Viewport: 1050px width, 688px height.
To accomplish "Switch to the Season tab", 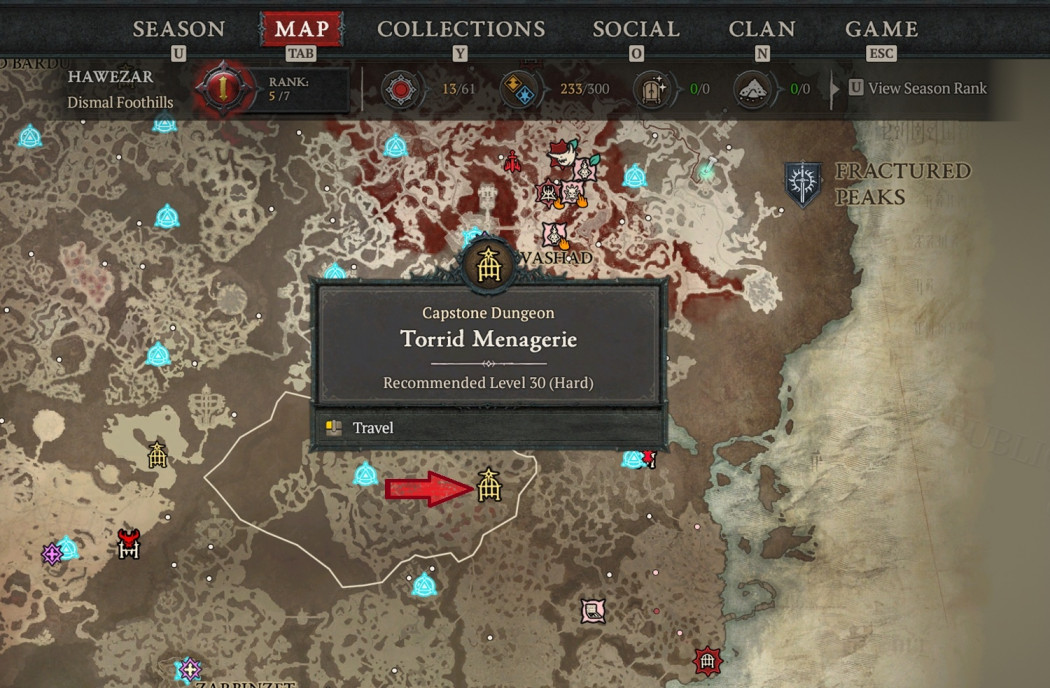I will [179, 29].
